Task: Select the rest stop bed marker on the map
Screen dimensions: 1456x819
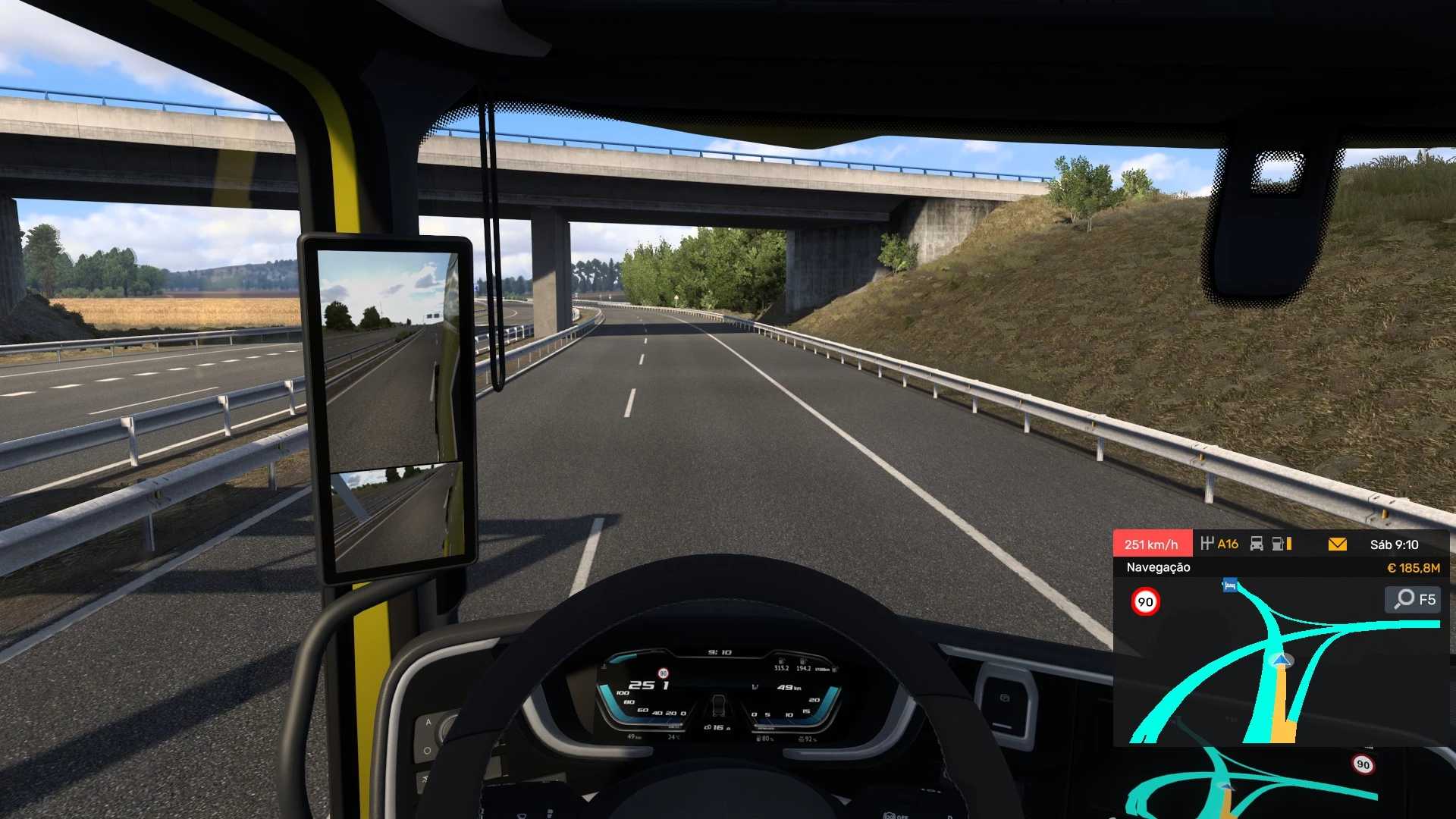Action: [x=1230, y=585]
